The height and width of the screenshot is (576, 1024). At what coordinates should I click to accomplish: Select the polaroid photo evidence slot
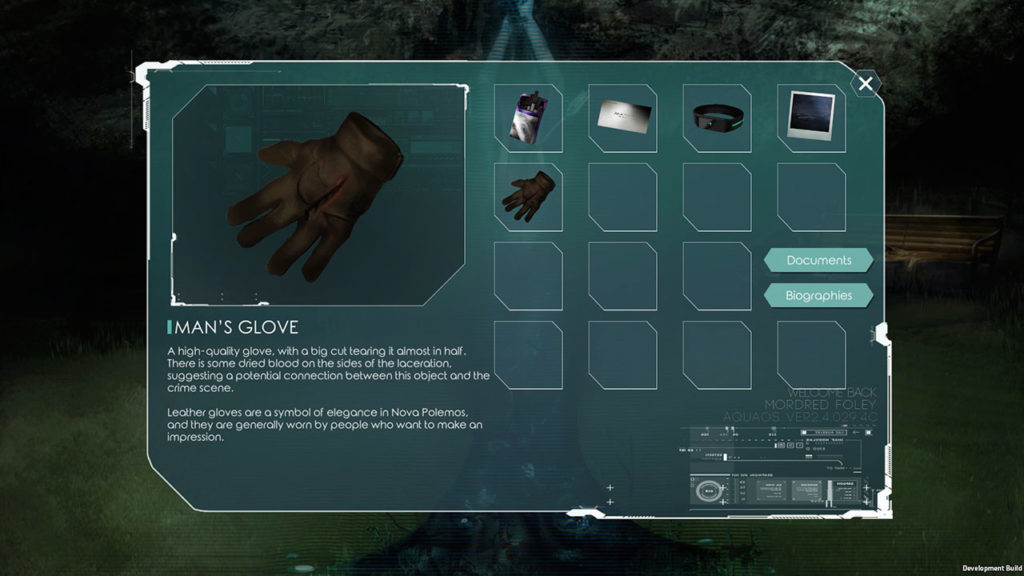point(810,118)
